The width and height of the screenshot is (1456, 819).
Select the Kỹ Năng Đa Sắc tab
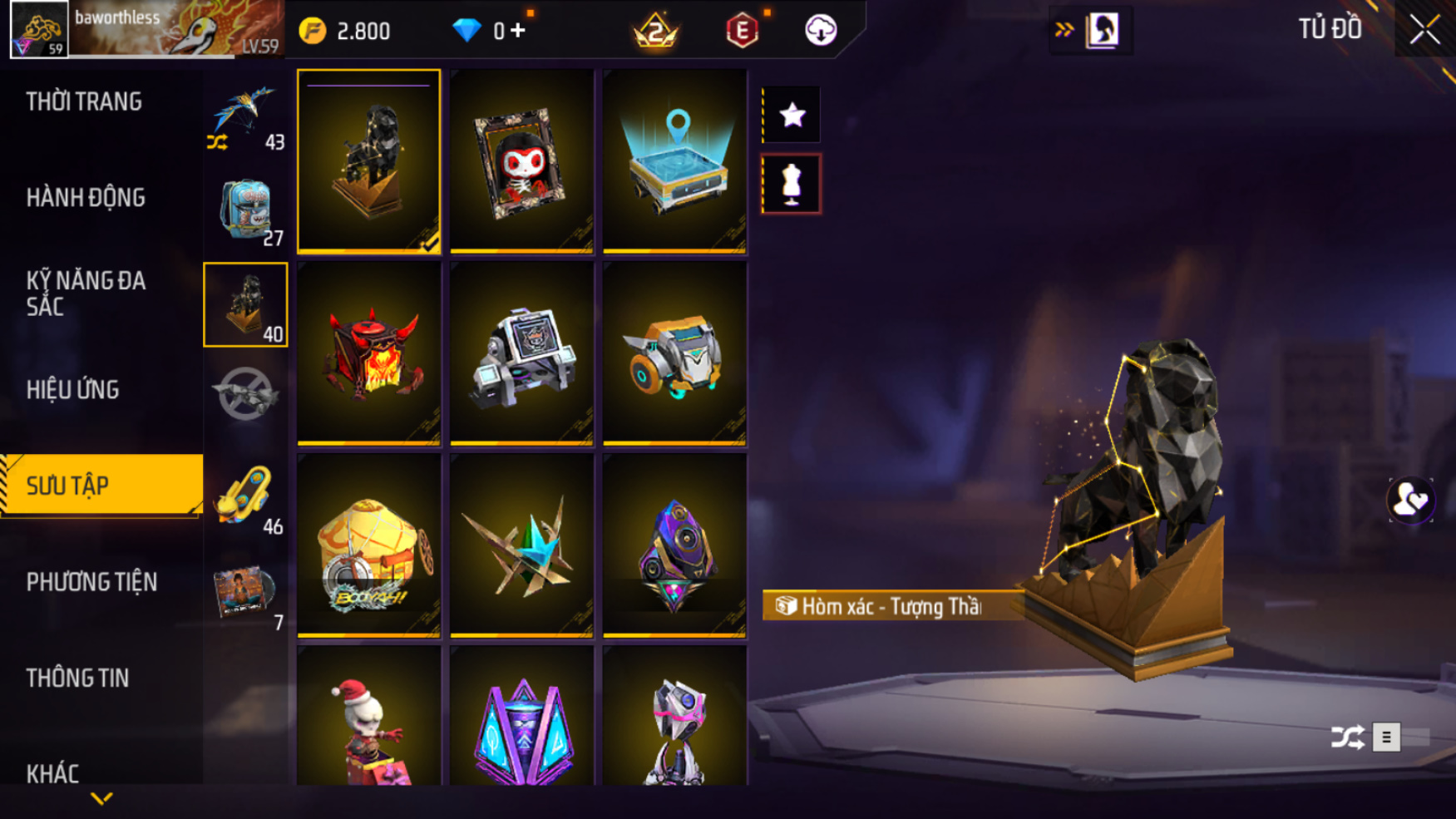coord(86,294)
